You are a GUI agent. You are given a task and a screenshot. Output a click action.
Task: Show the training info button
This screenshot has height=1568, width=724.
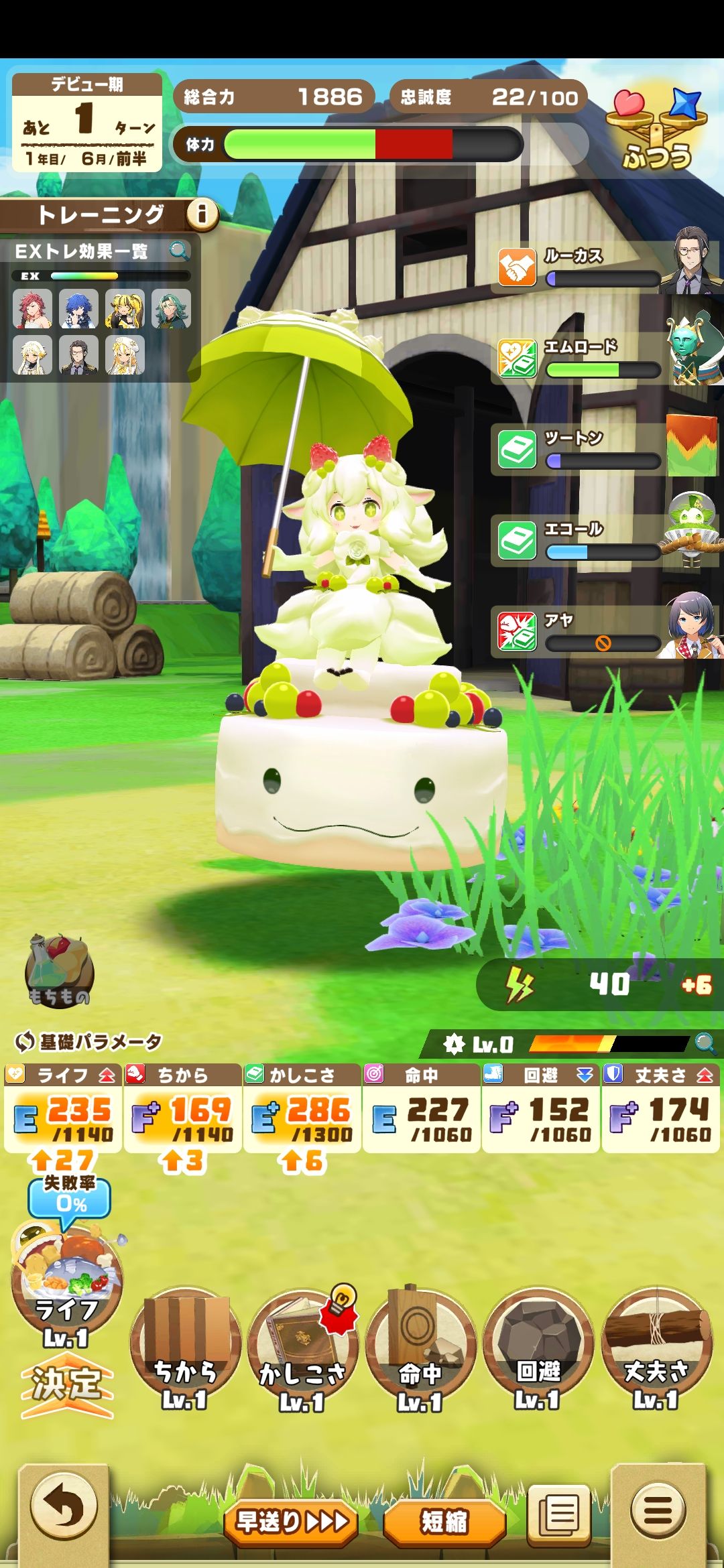click(201, 214)
